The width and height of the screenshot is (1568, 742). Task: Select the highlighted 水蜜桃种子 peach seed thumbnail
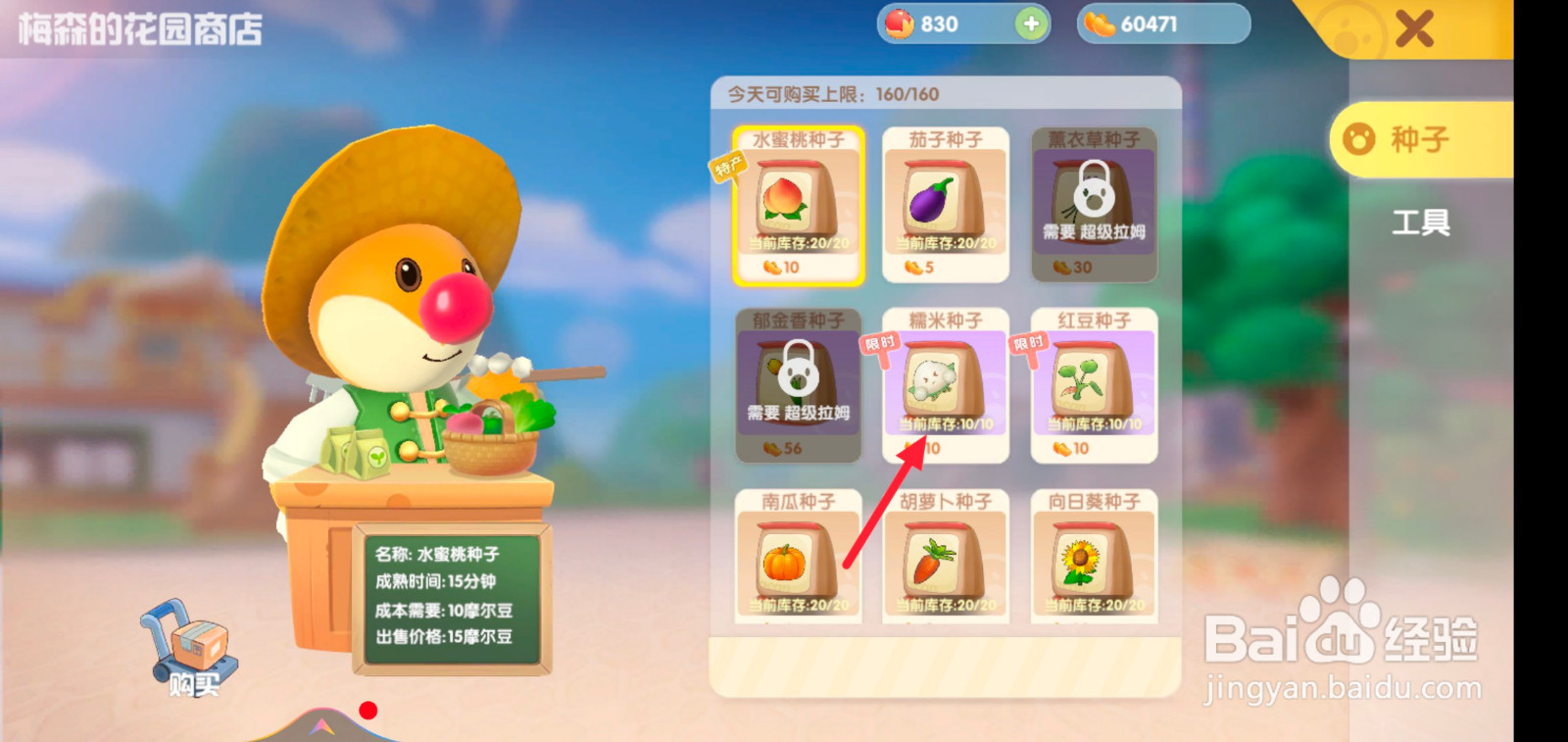[x=799, y=201]
